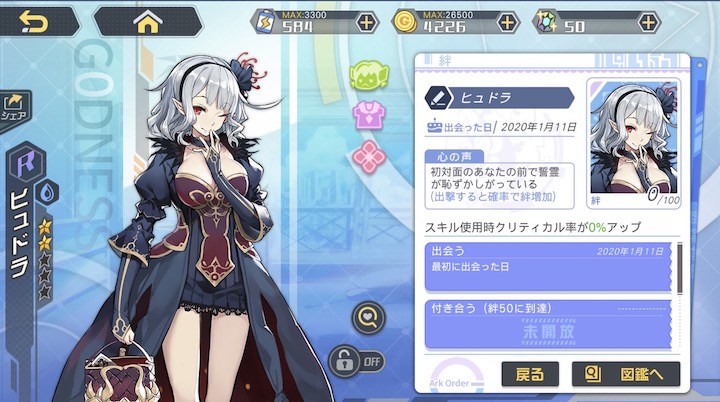Image resolution: width=720 pixels, height=402 pixels.
Task: Open the share (シェア) option
Action: [17, 105]
